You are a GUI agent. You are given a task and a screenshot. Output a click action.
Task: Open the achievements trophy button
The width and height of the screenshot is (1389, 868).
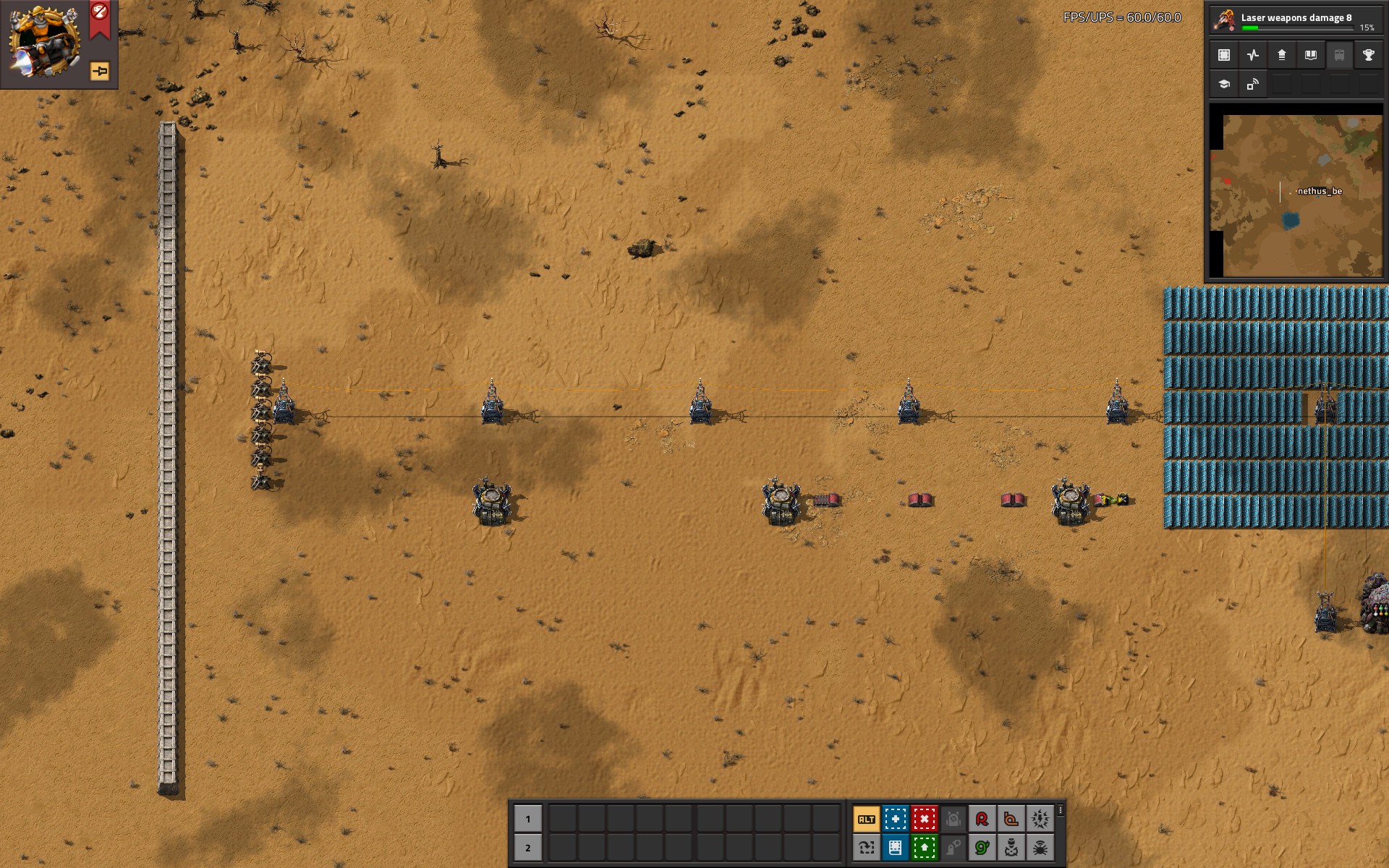(1368, 55)
